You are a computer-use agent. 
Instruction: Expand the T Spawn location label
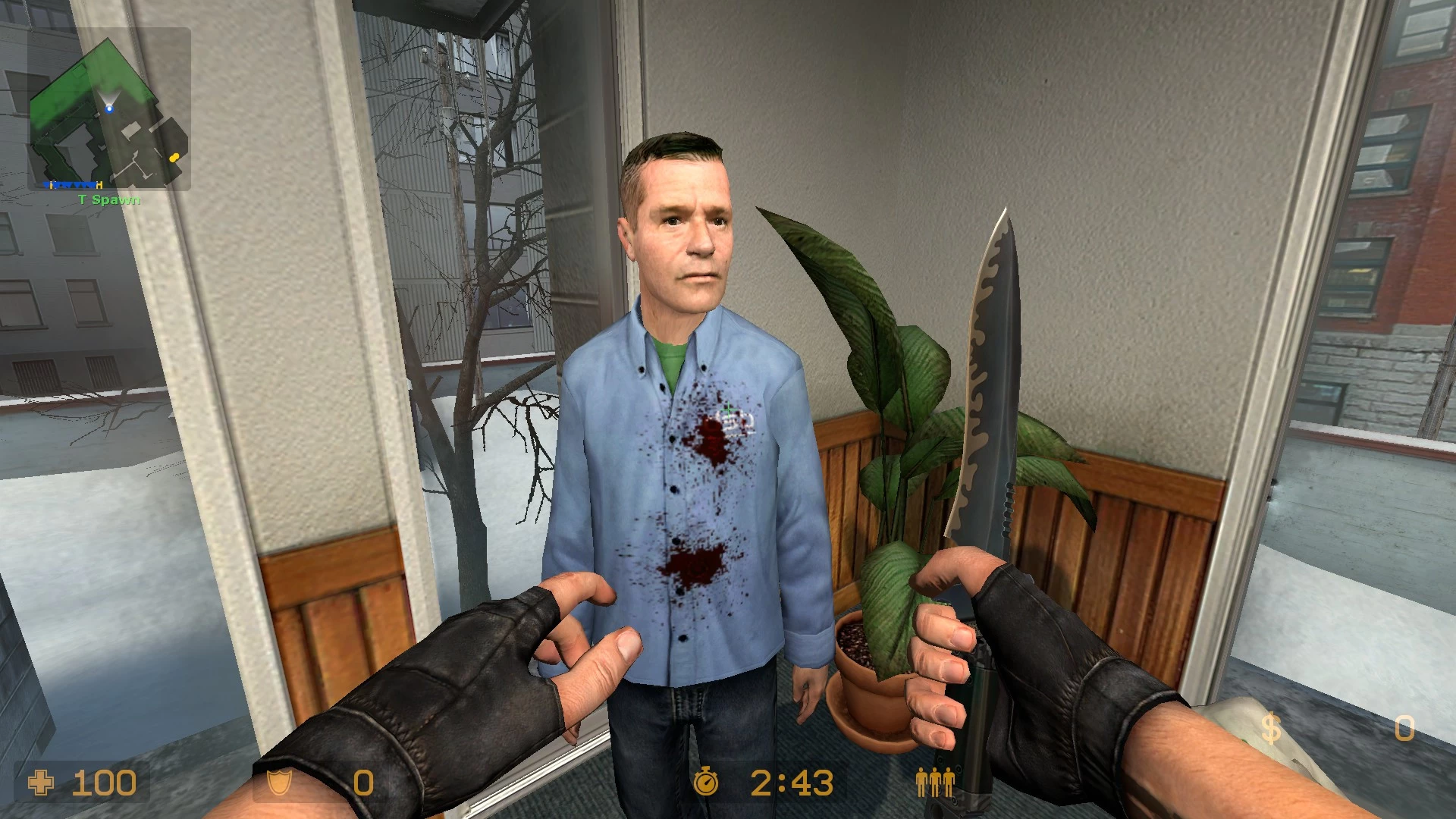point(108,199)
